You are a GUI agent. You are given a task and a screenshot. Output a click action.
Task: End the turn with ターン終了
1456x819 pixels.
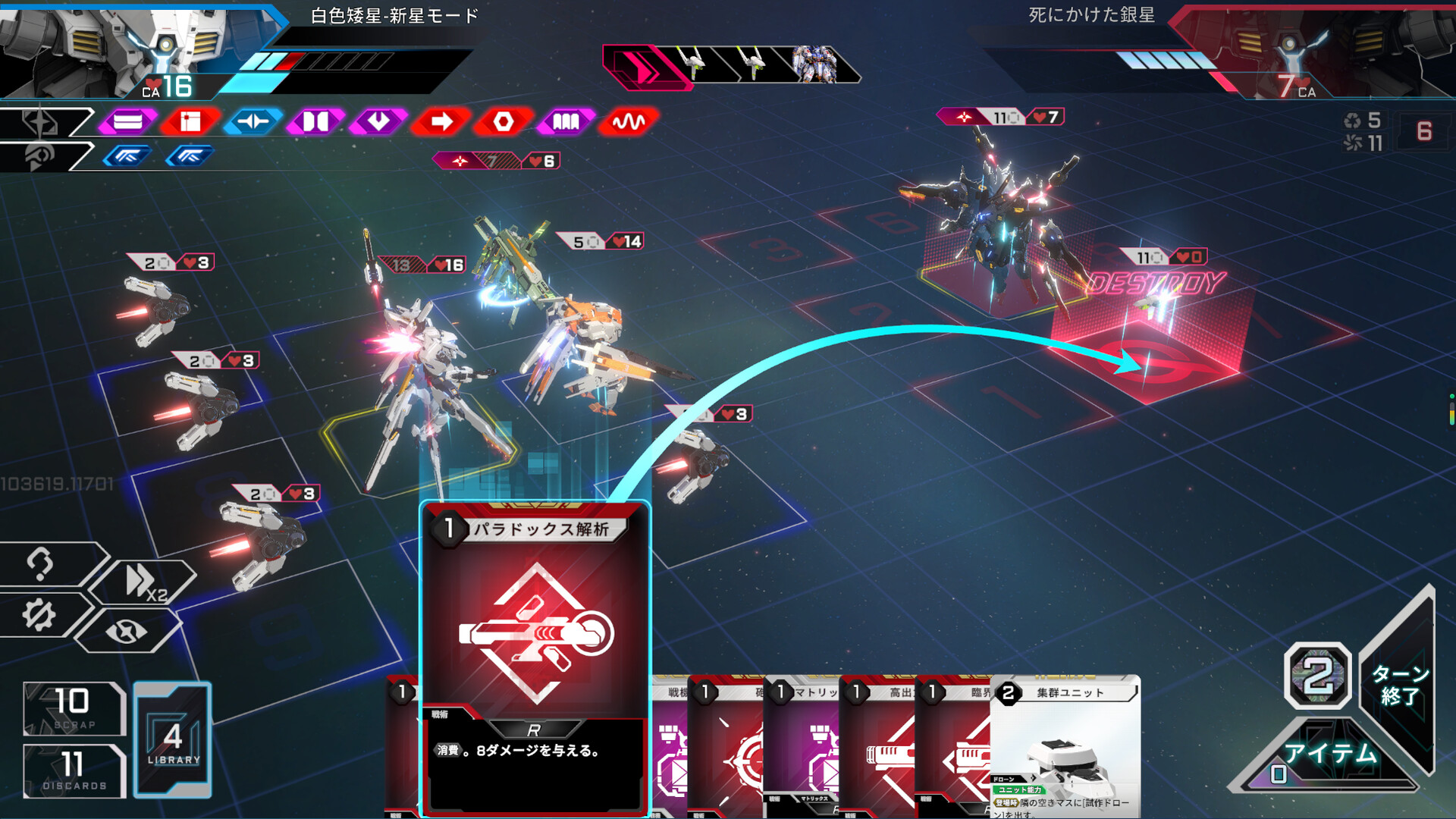1399,684
